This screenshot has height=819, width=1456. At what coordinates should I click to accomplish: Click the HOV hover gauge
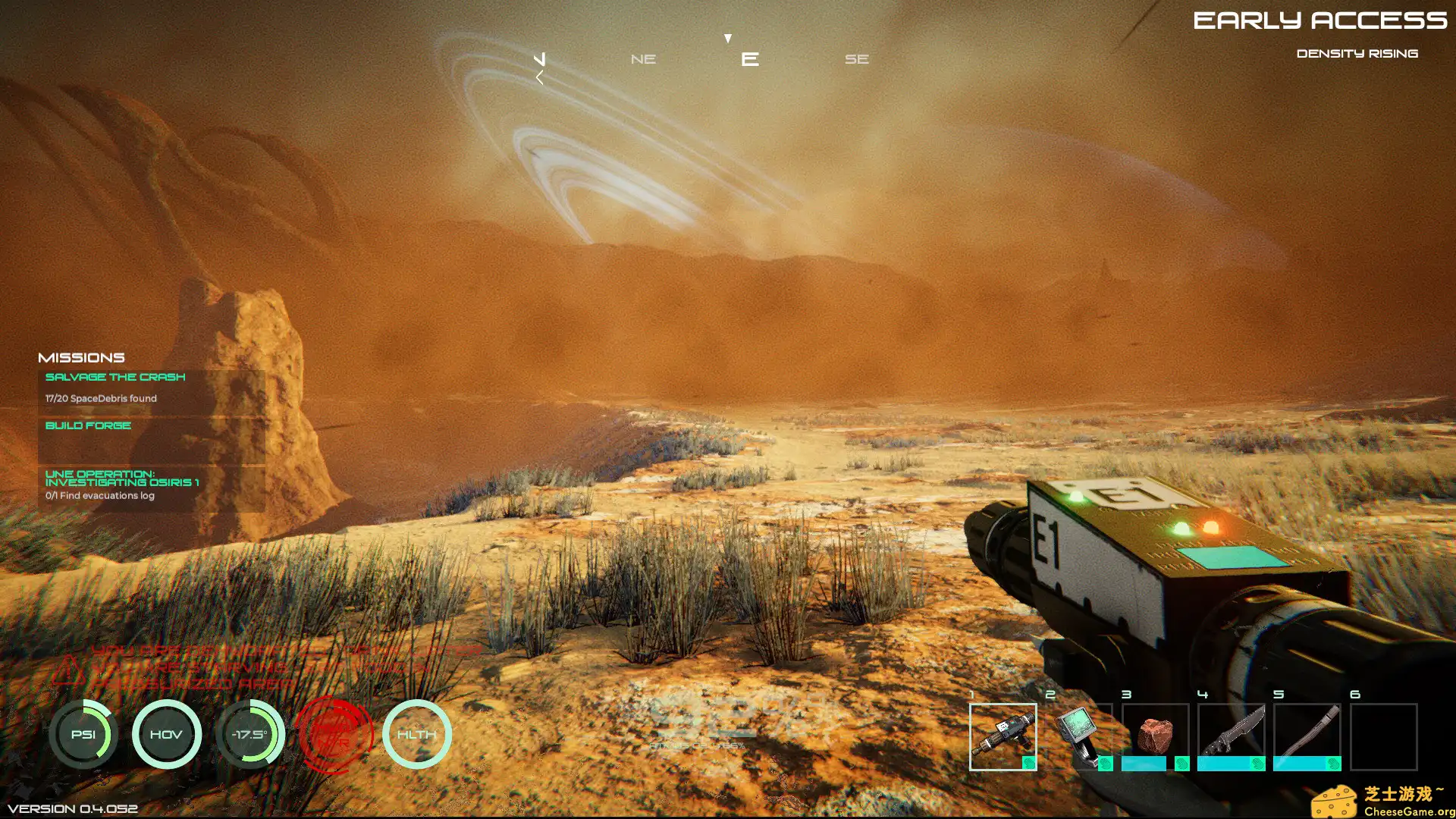point(167,734)
